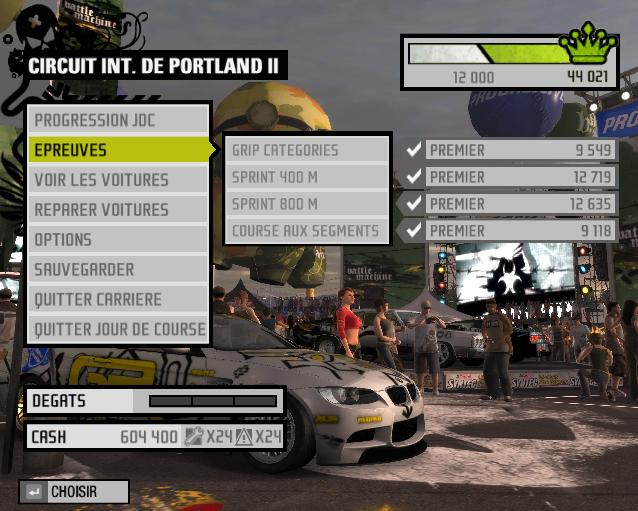Pick the Grip Categories event

[306, 150]
